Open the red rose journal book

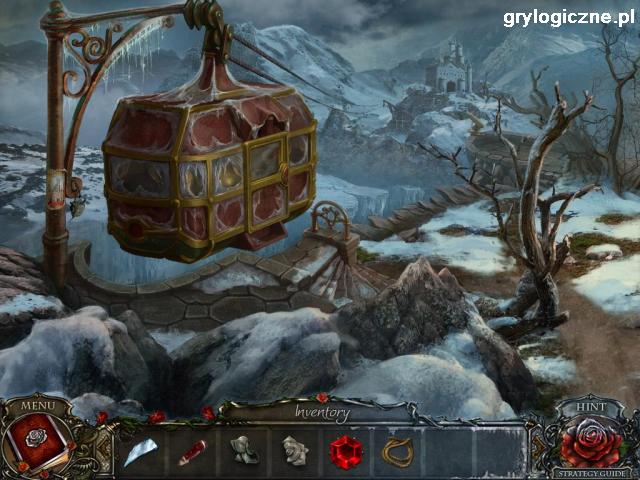tap(36, 440)
